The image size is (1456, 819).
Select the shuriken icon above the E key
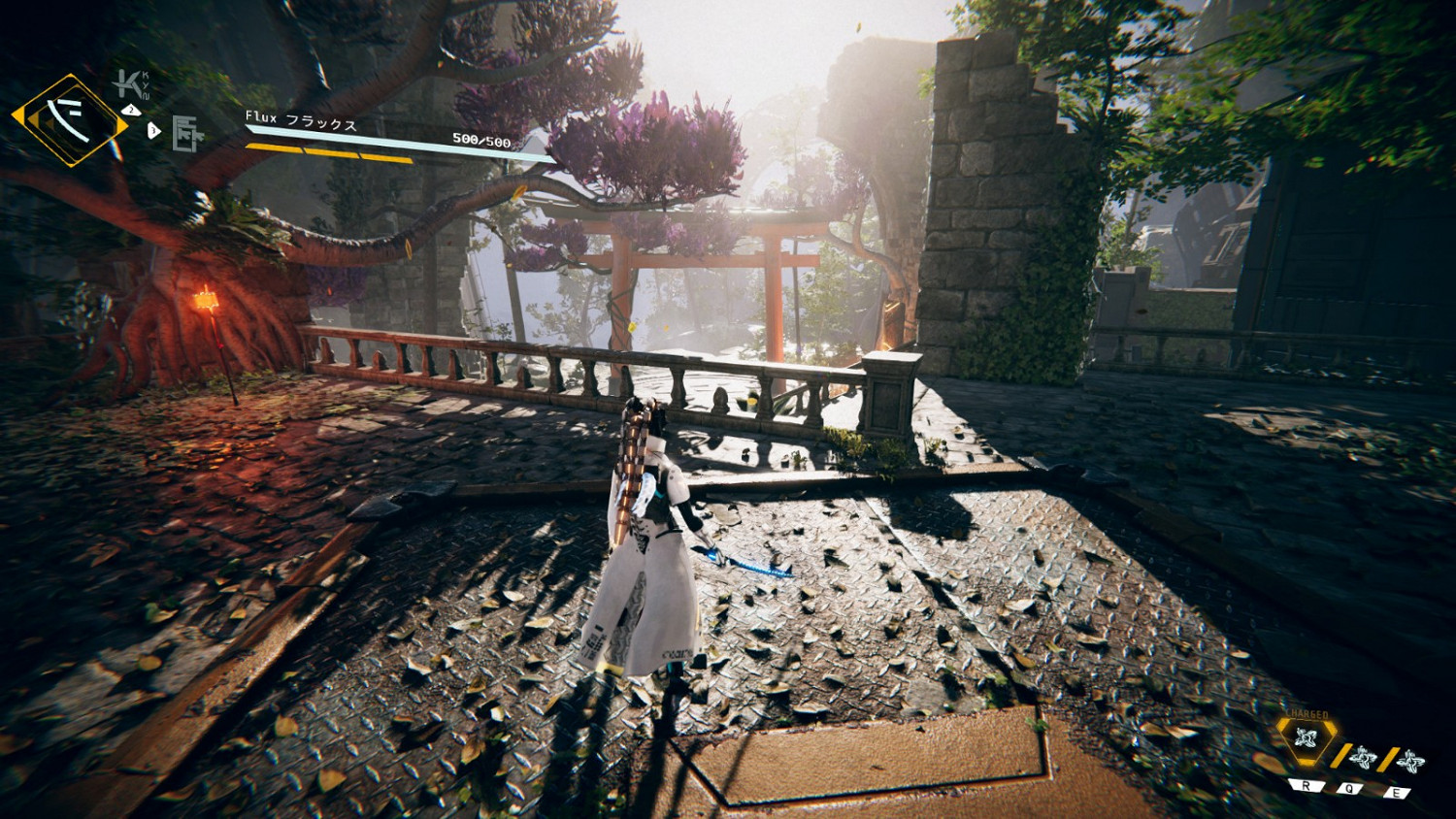(x=1410, y=762)
